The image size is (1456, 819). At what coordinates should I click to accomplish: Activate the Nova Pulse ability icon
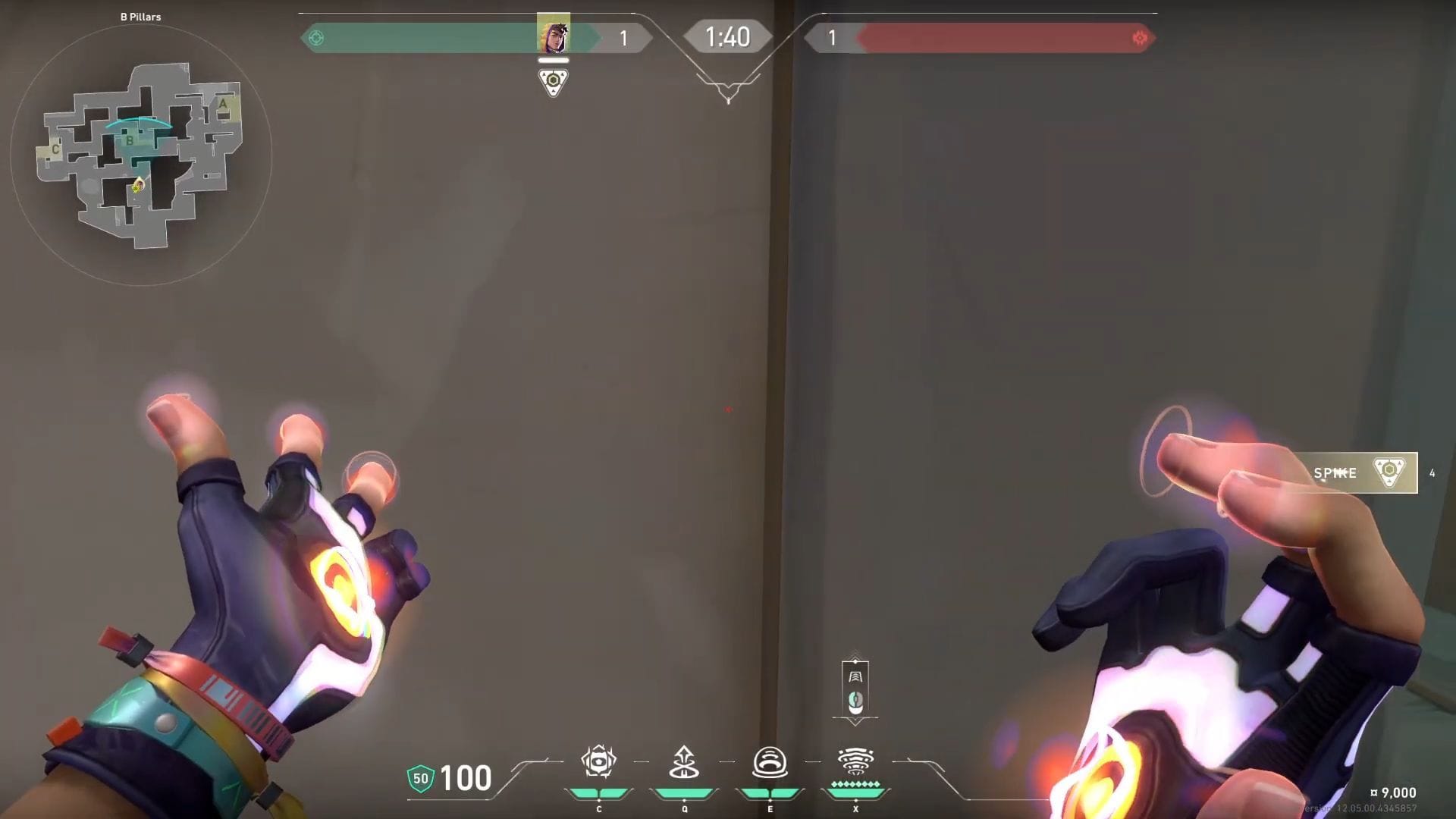coord(685,764)
